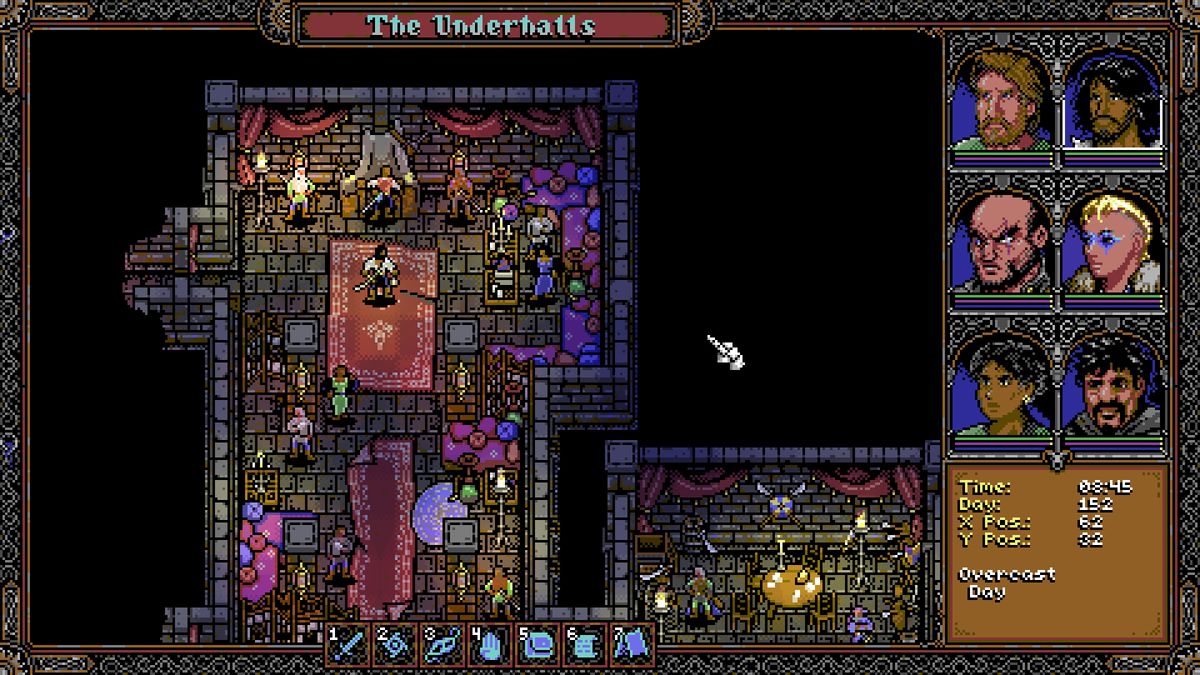Use the open hand icon in slot 4
The image size is (1200, 675).
click(489, 645)
